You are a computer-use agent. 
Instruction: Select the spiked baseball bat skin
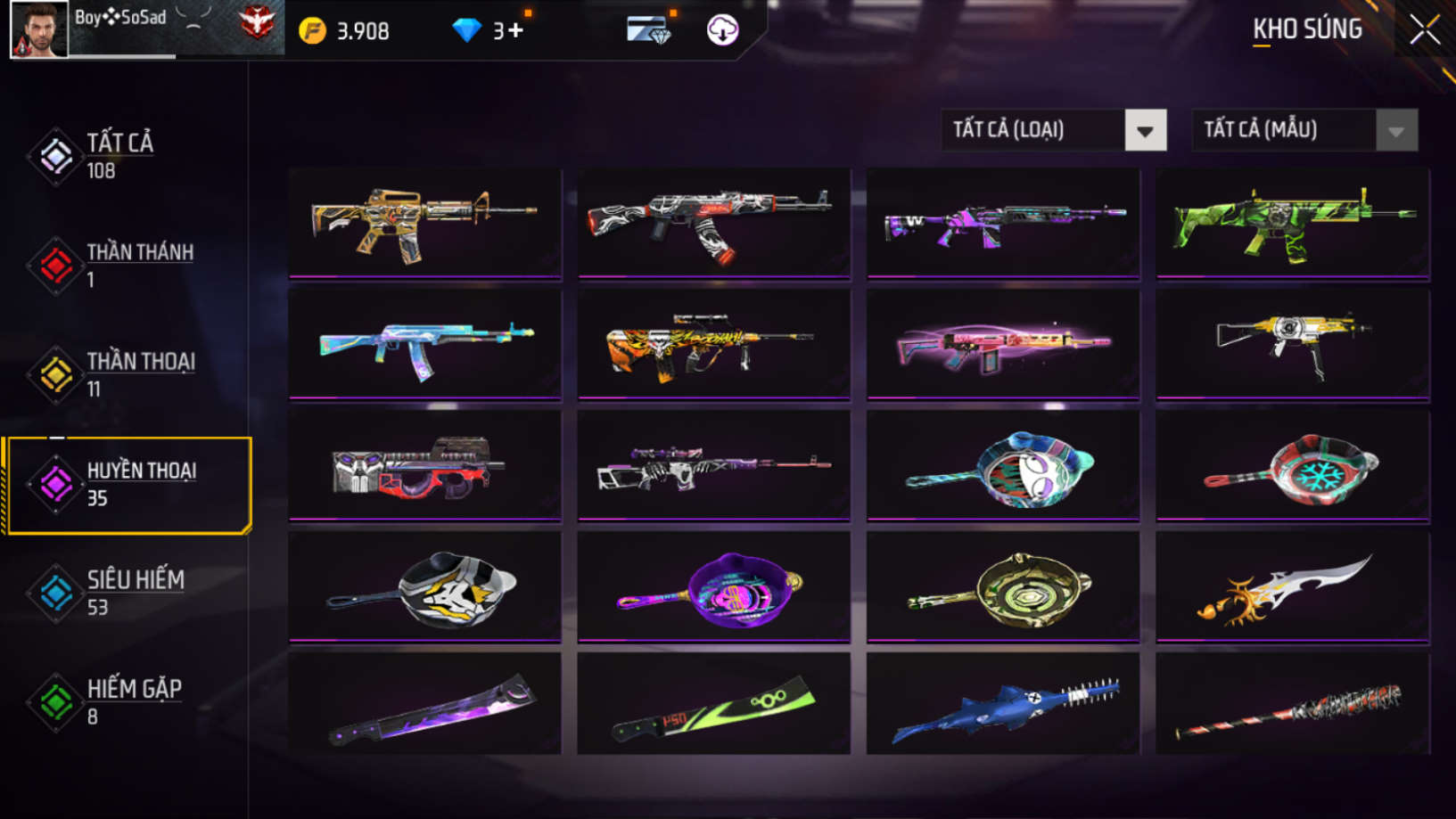(x=1292, y=705)
